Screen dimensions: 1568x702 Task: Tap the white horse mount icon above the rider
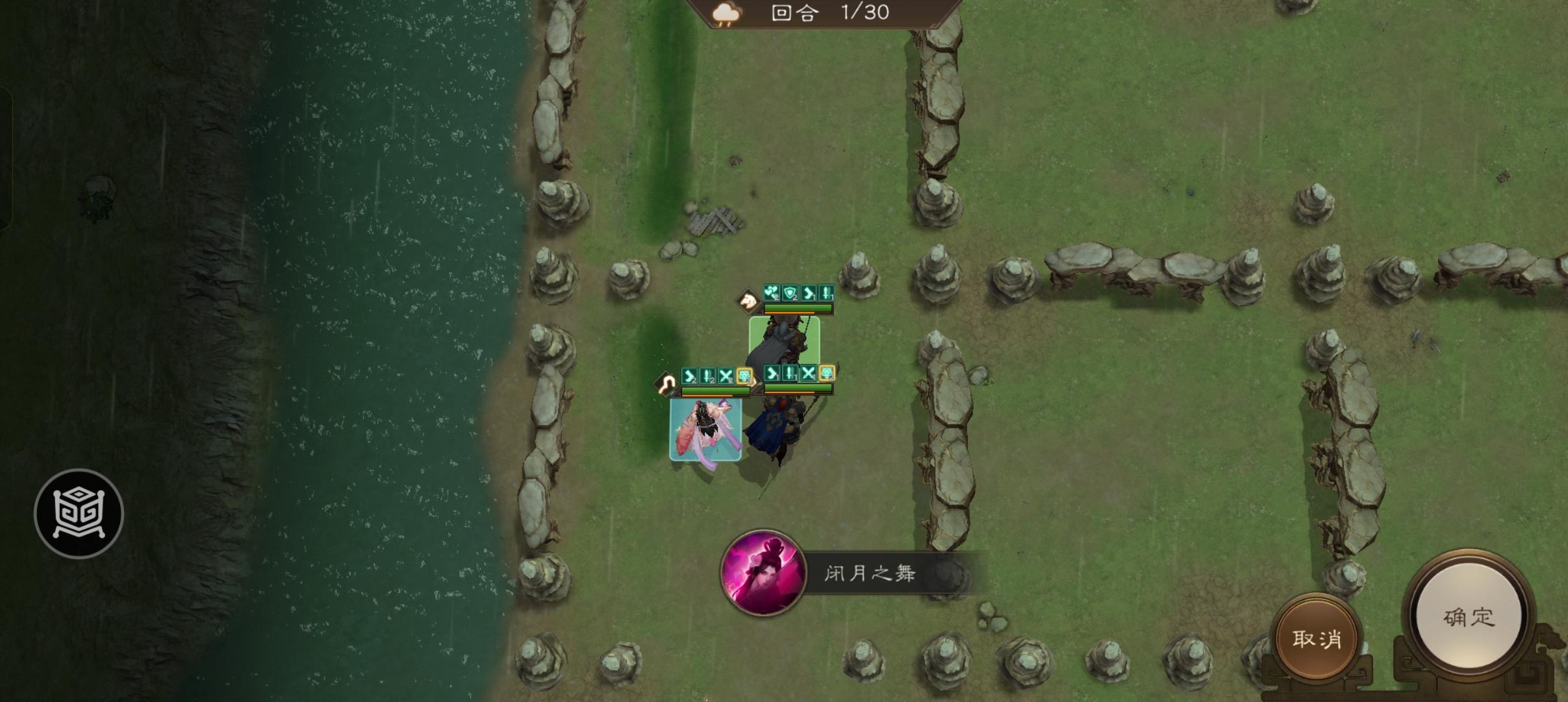coord(748,300)
